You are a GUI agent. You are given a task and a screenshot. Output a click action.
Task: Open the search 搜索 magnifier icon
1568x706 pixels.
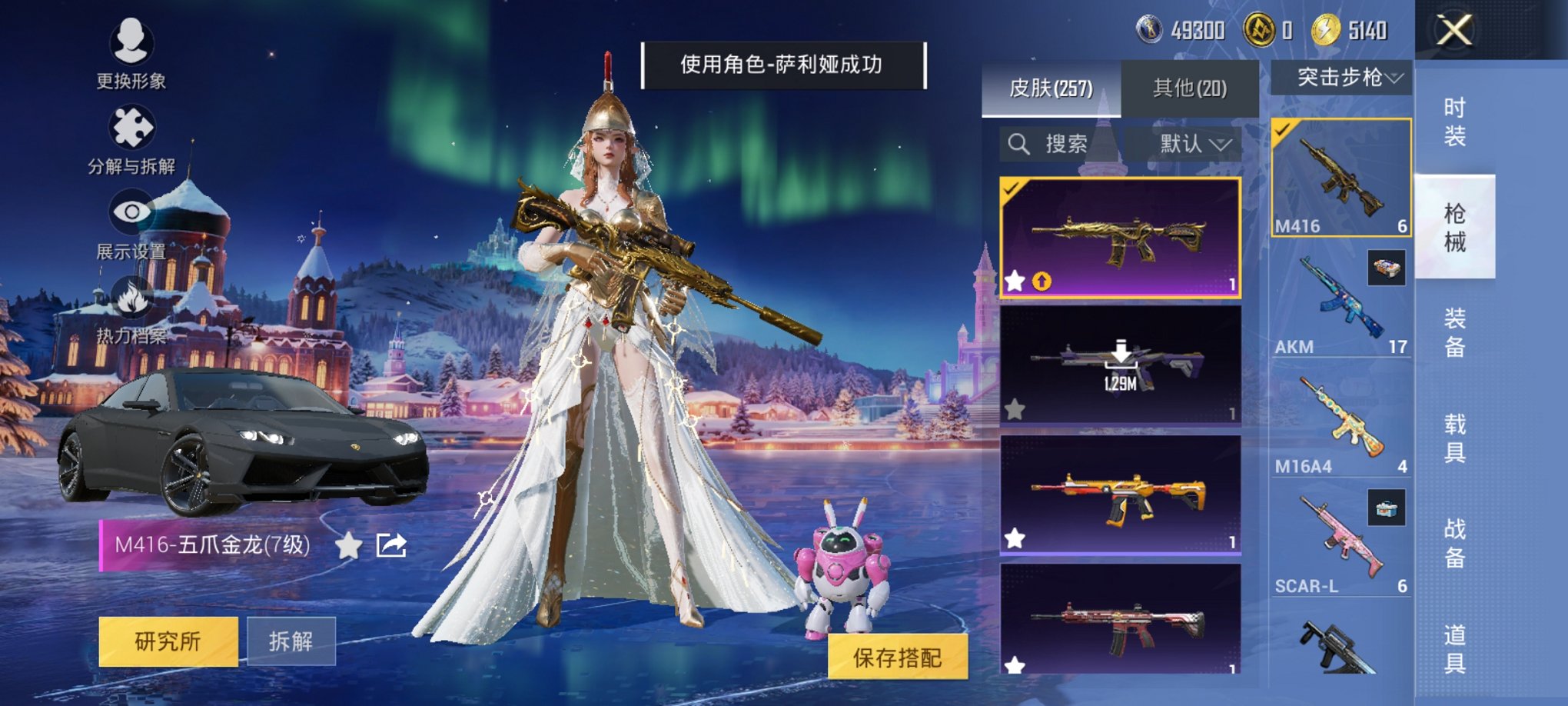click(1021, 143)
